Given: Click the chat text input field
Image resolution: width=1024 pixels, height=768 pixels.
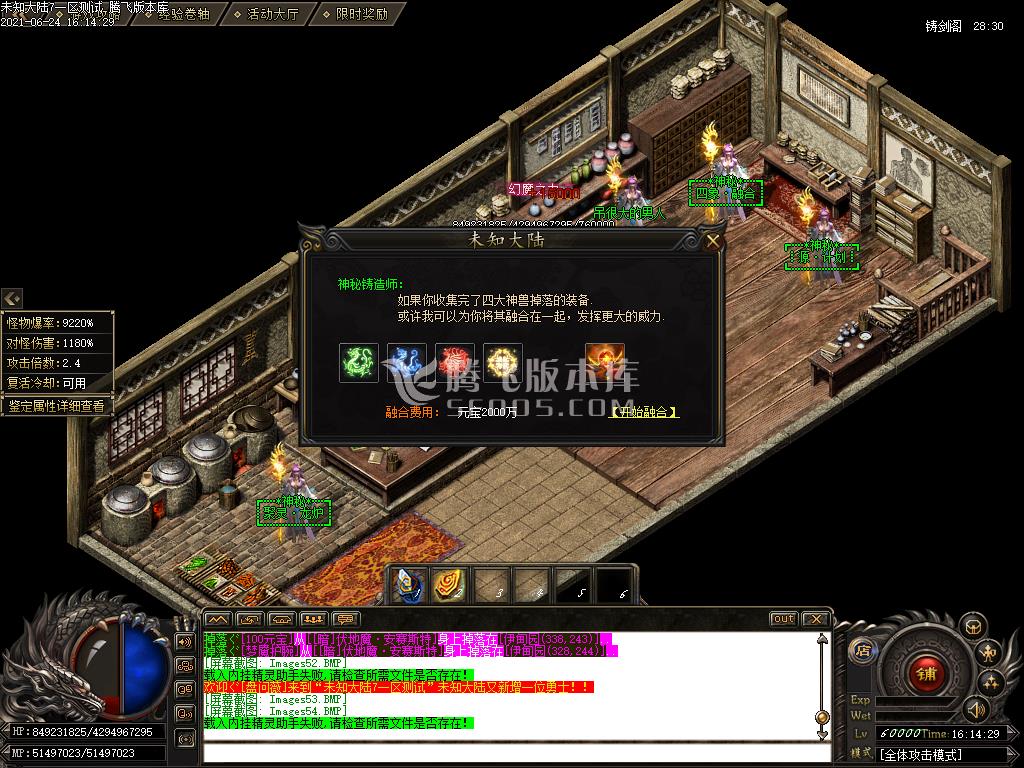Looking at the screenshot, I should coord(510,752).
